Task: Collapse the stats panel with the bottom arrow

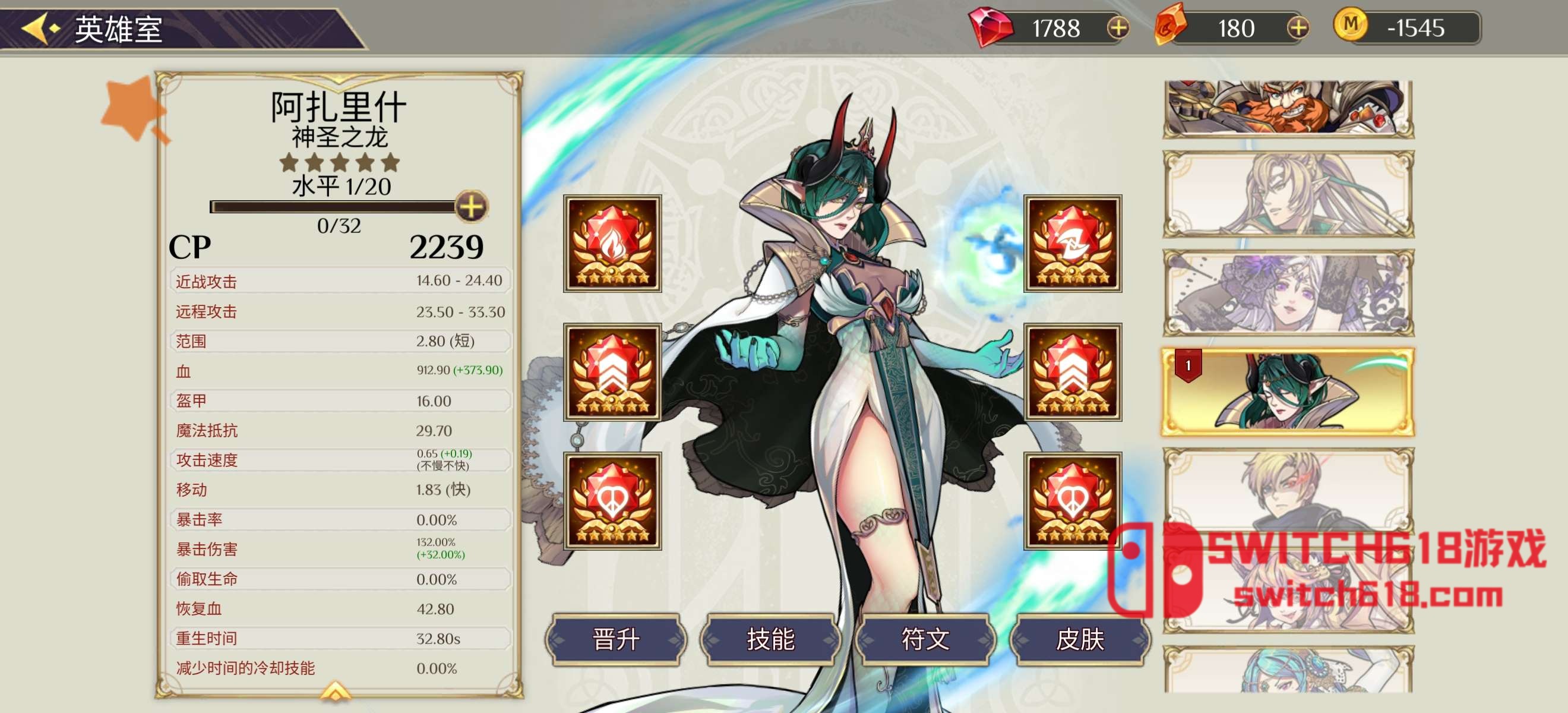Action: point(336,691)
